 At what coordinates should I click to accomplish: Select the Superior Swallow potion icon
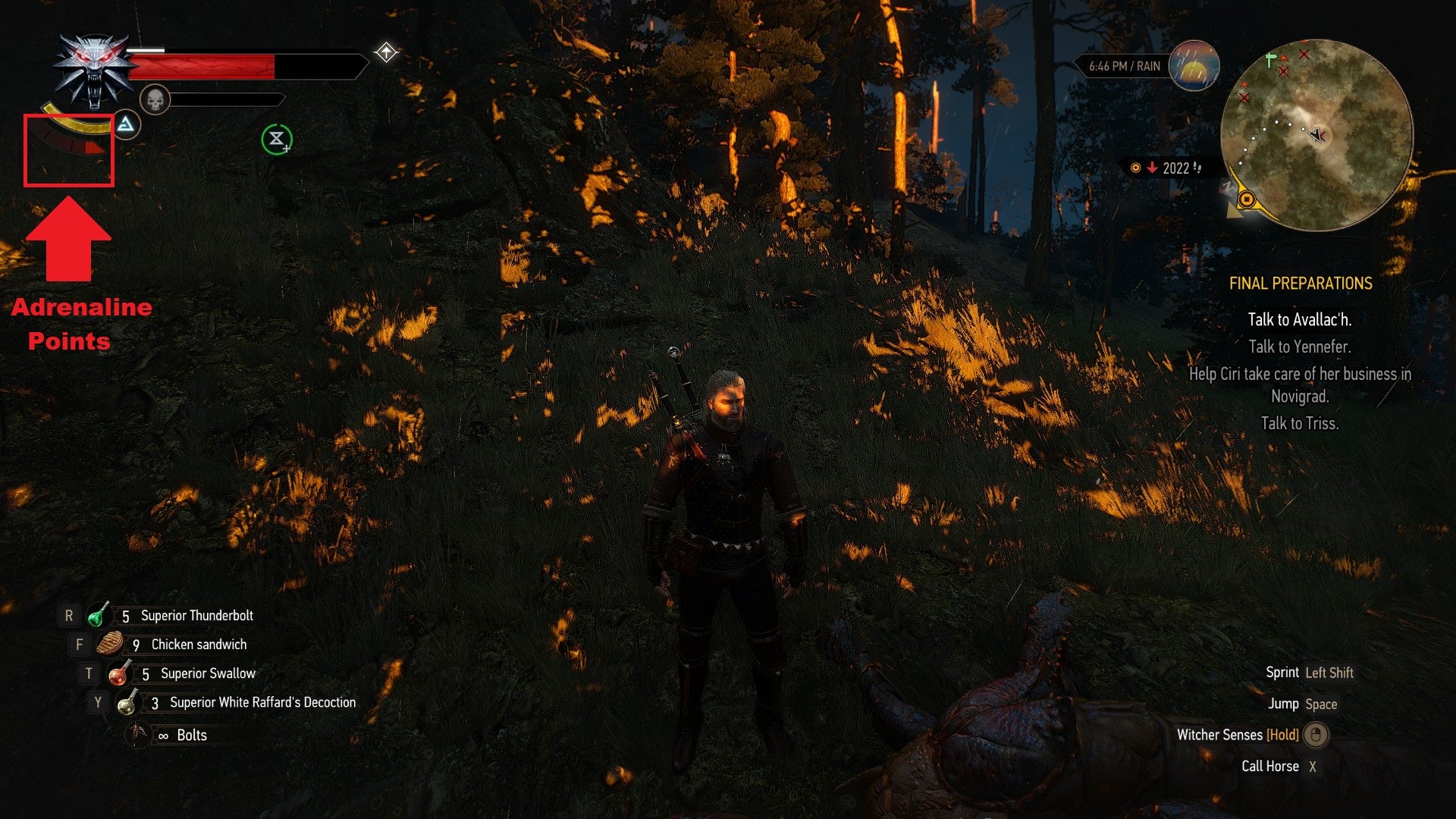121,673
